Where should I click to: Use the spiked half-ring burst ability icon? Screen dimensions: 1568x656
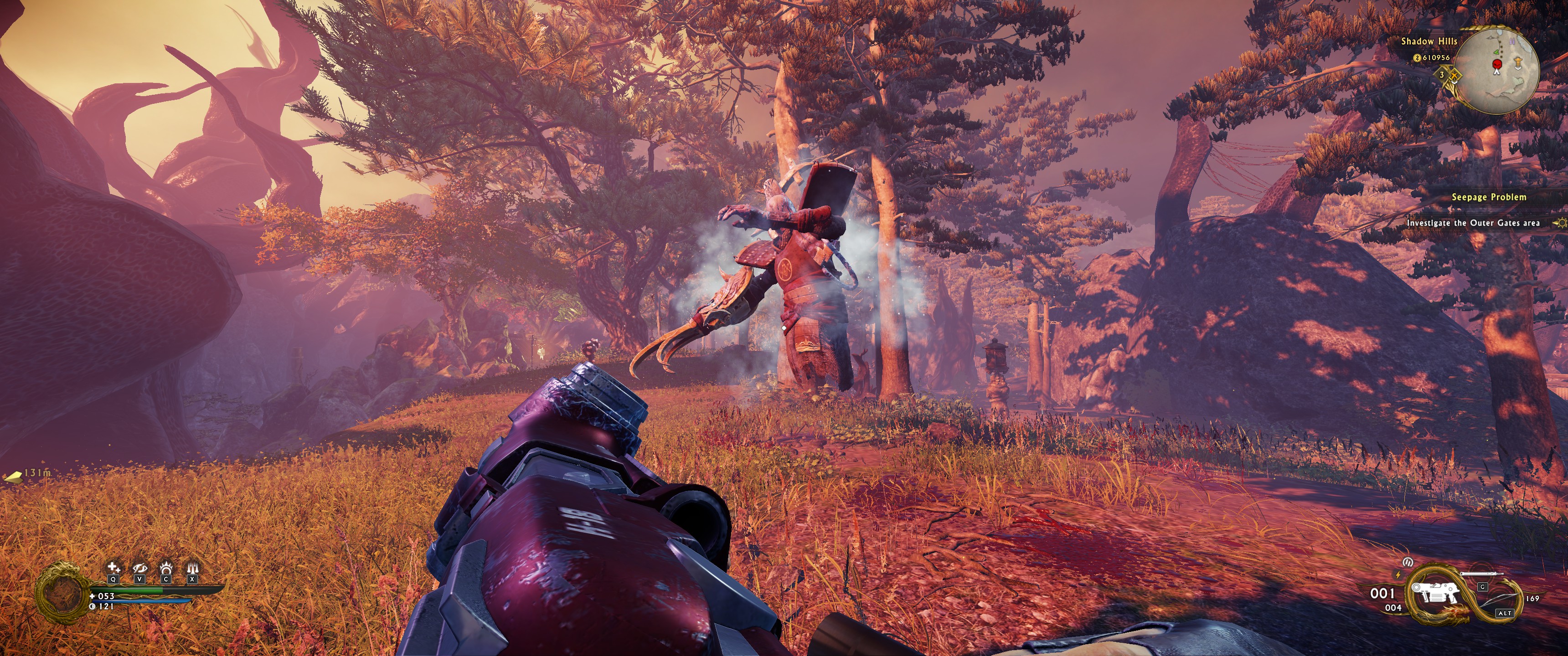(x=165, y=569)
